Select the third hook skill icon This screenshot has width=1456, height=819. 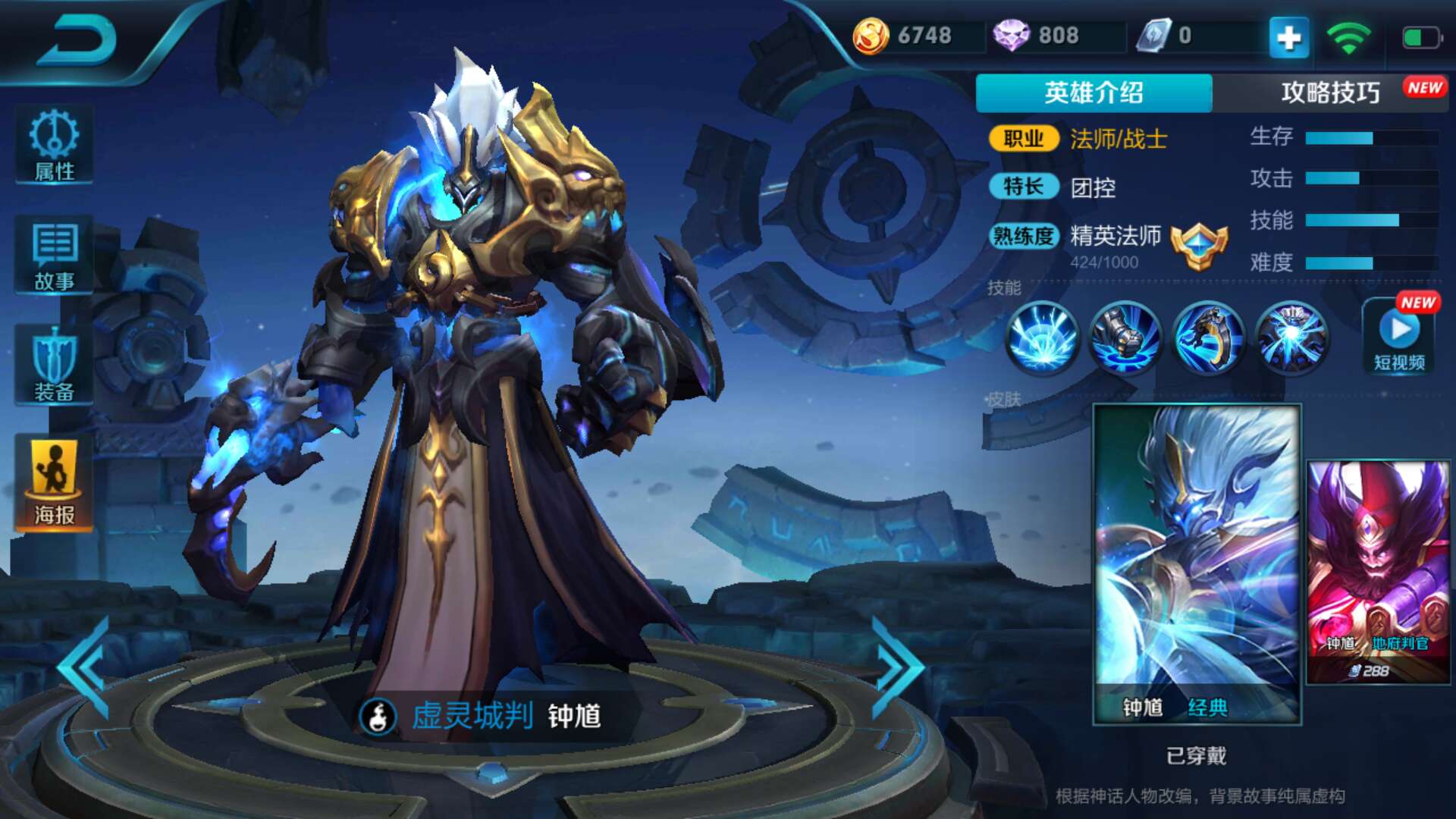pyautogui.click(x=1209, y=337)
